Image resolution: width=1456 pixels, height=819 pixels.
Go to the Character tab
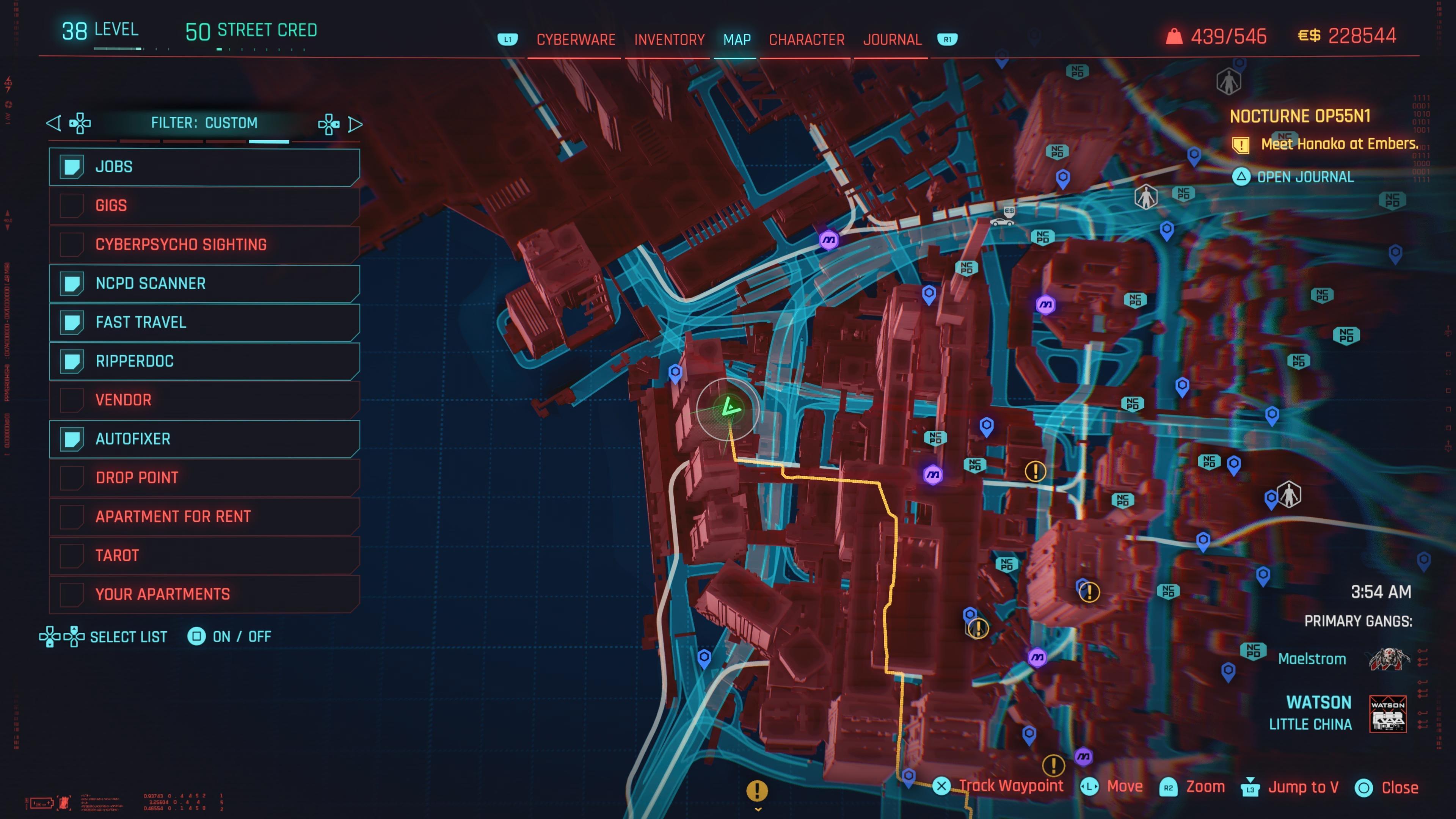coord(806,39)
